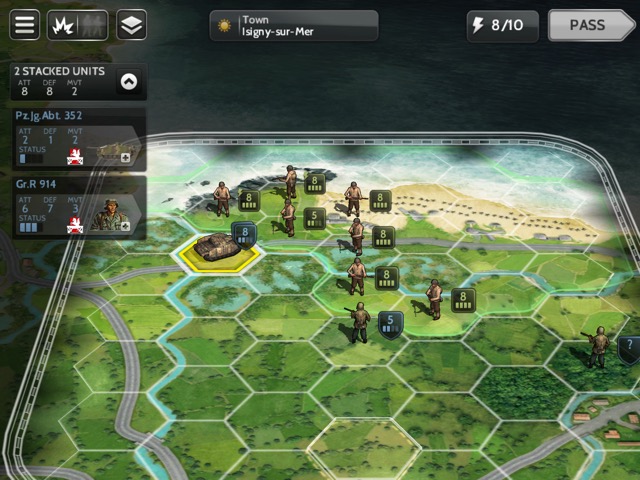Expand details on the Gr.R 914 plus icon

pyautogui.click(x=125, y=226)
